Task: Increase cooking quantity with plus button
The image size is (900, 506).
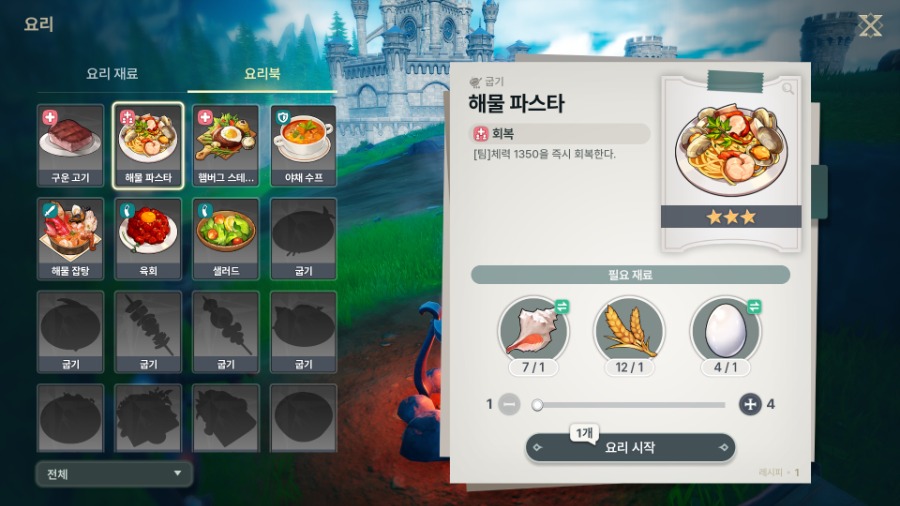Action: 750,405
